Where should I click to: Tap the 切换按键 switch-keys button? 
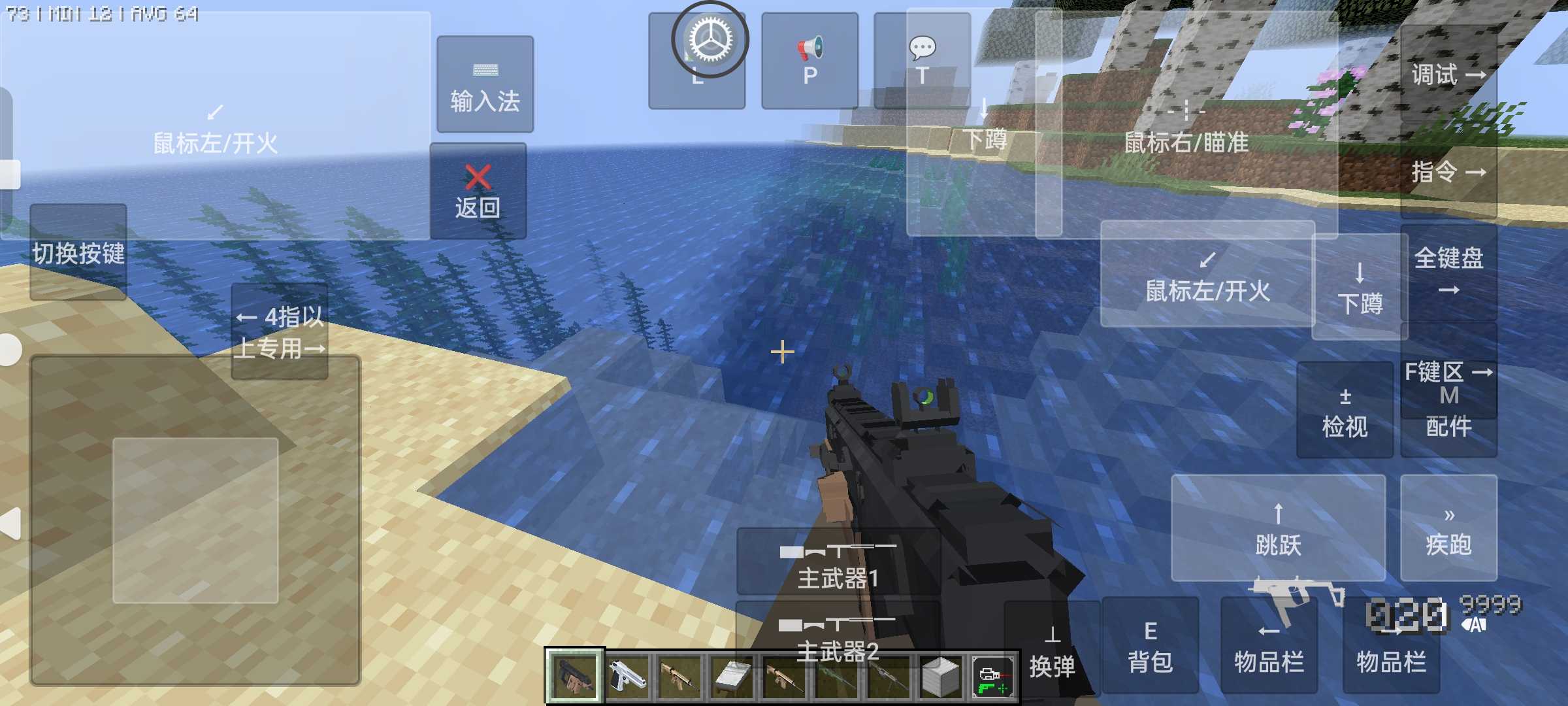point(78,252)
